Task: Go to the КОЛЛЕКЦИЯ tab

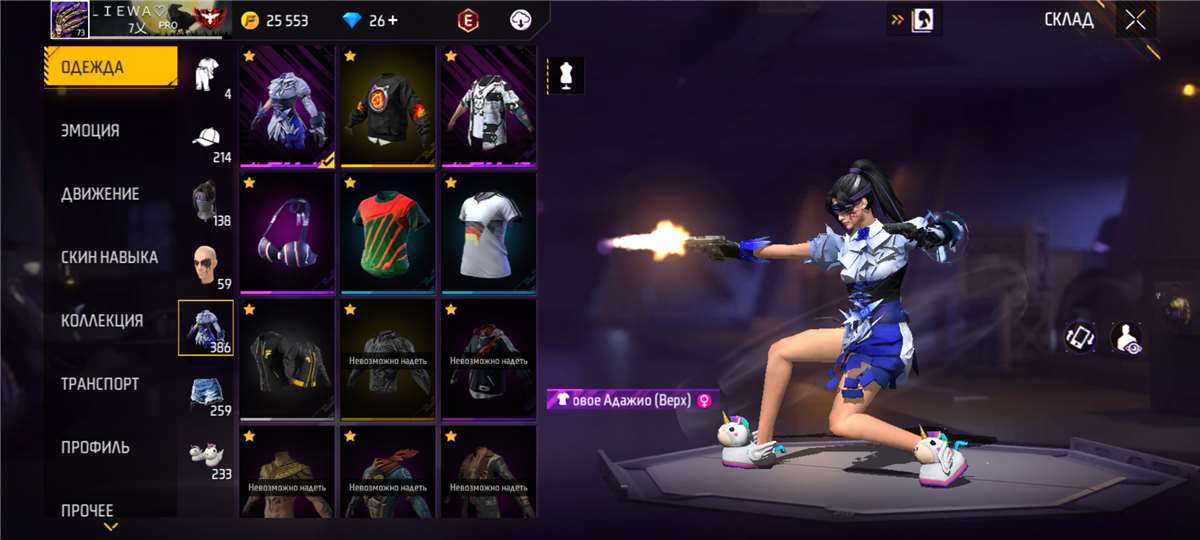Action: 102,321
